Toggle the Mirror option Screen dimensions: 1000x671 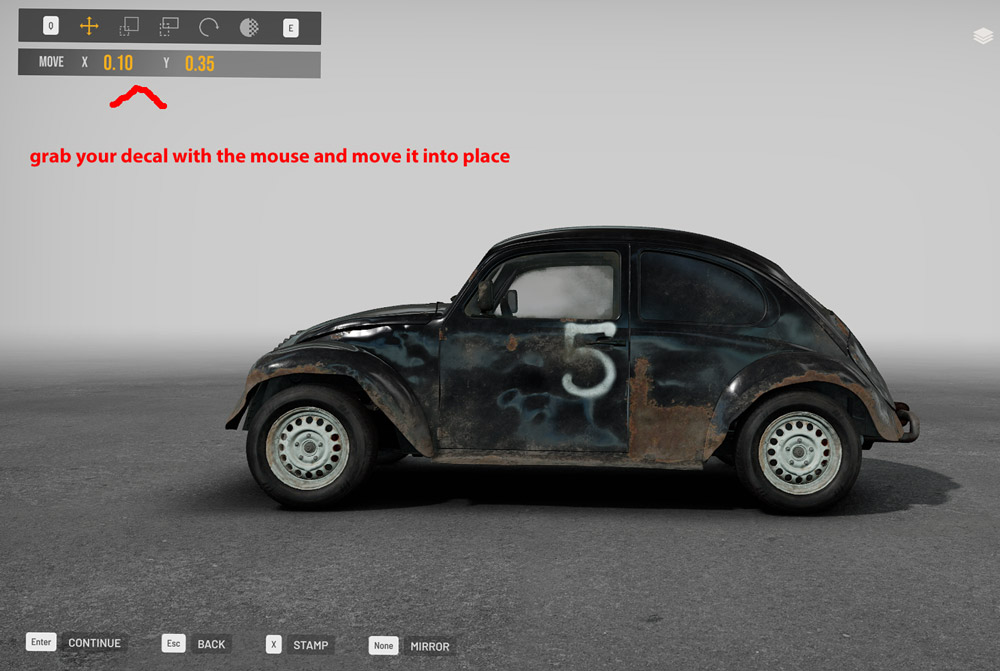(x=428, y=646)
